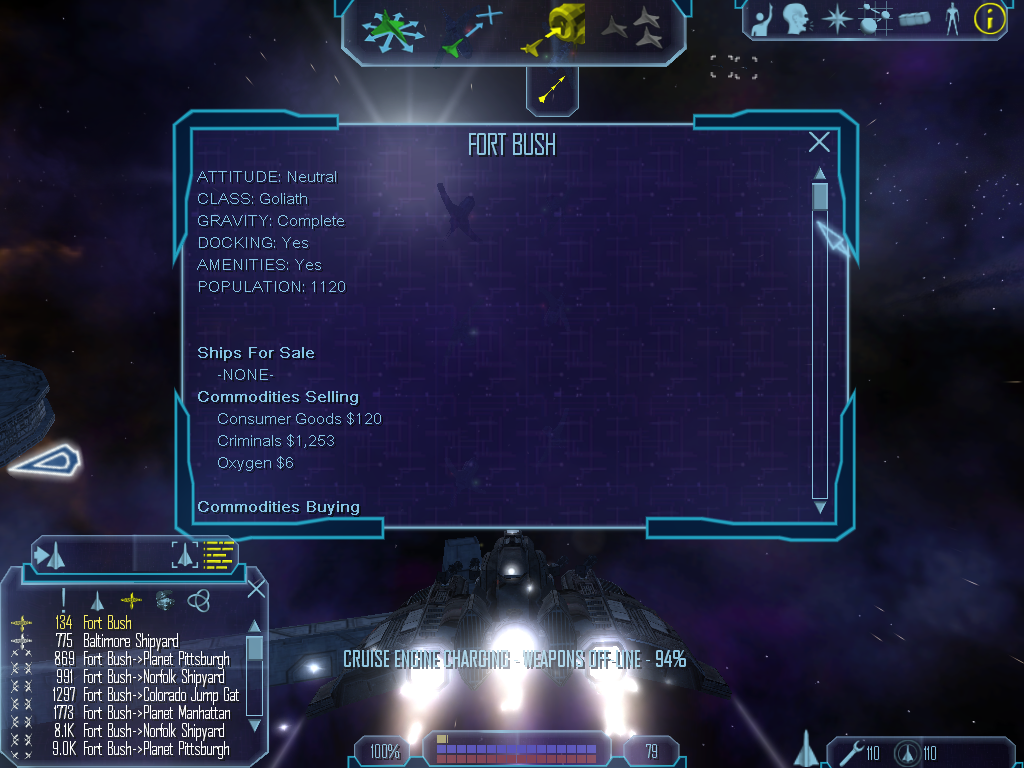Click the yellow circled info icon
The height and width of the screenshot is (768, 1024).
(989, 18)
